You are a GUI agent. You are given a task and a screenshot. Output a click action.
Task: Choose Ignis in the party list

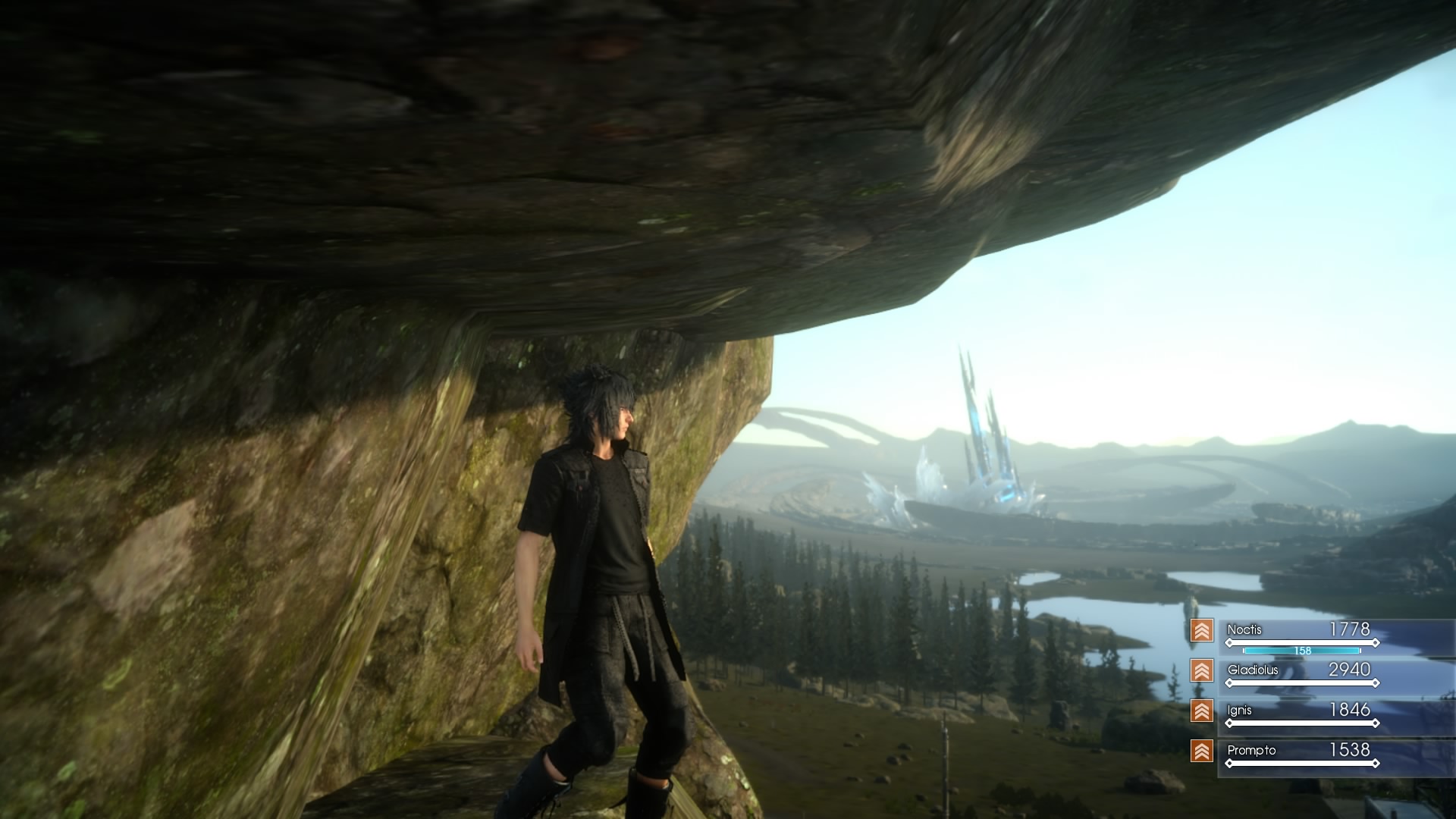coord(1239,711)
